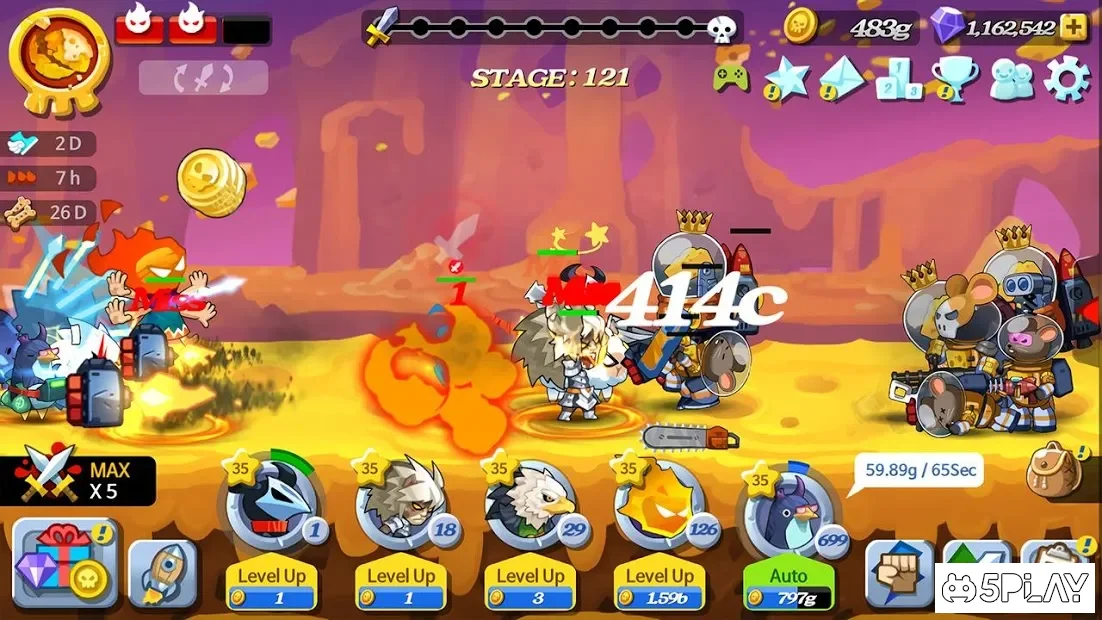
Task: Level up the white-haired warrior hero
Action: [400, 586]
